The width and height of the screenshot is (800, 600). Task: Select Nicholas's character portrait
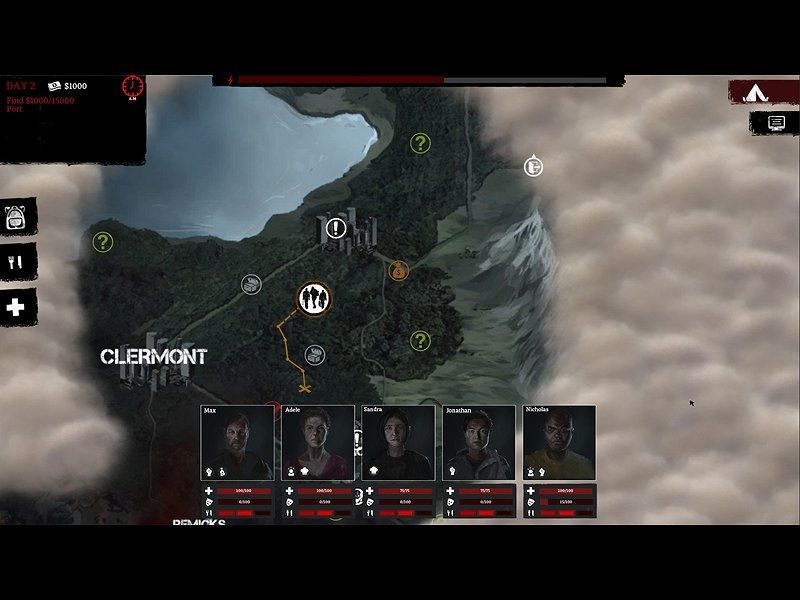point(559,442)
